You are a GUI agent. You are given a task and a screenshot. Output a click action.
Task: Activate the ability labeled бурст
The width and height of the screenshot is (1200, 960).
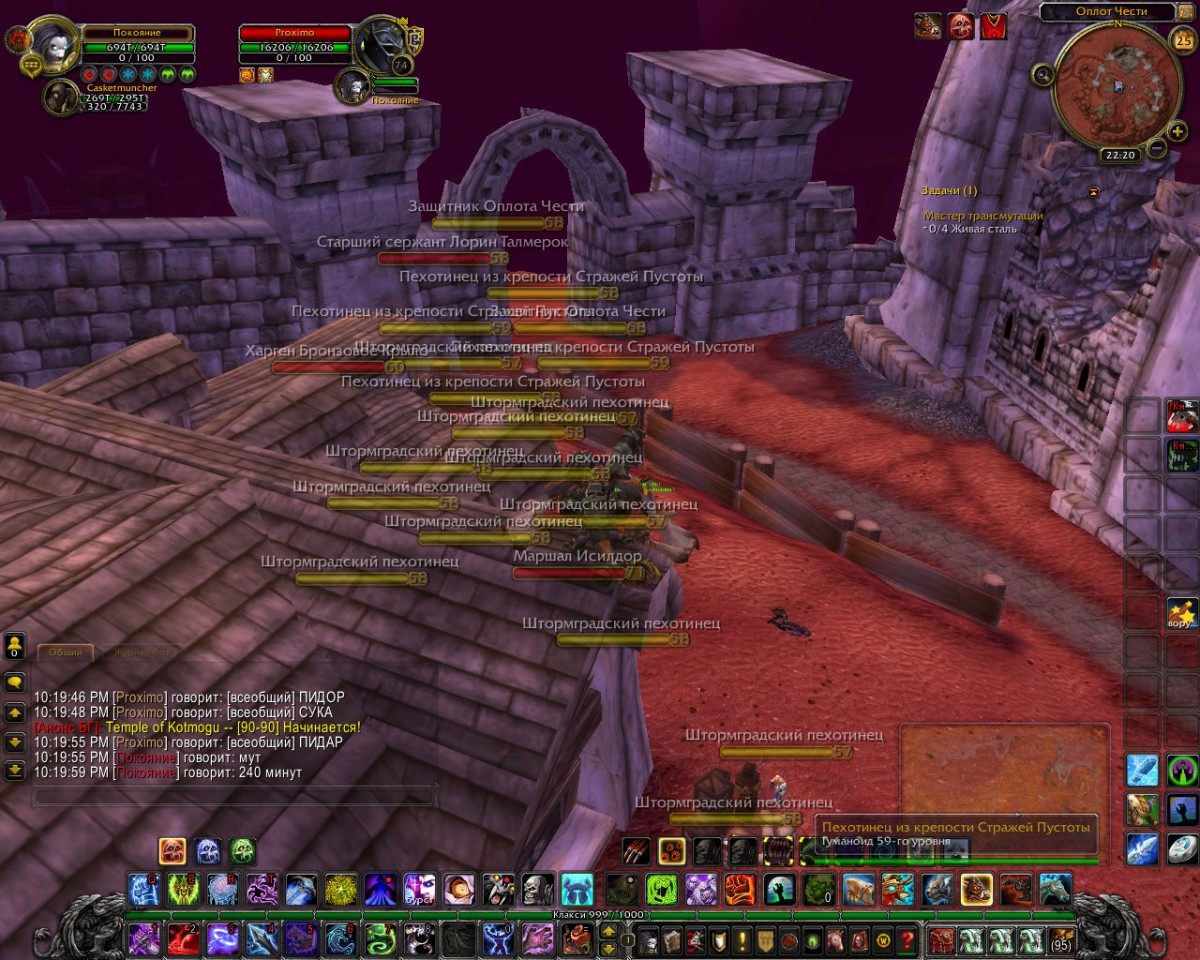point(419,888)
